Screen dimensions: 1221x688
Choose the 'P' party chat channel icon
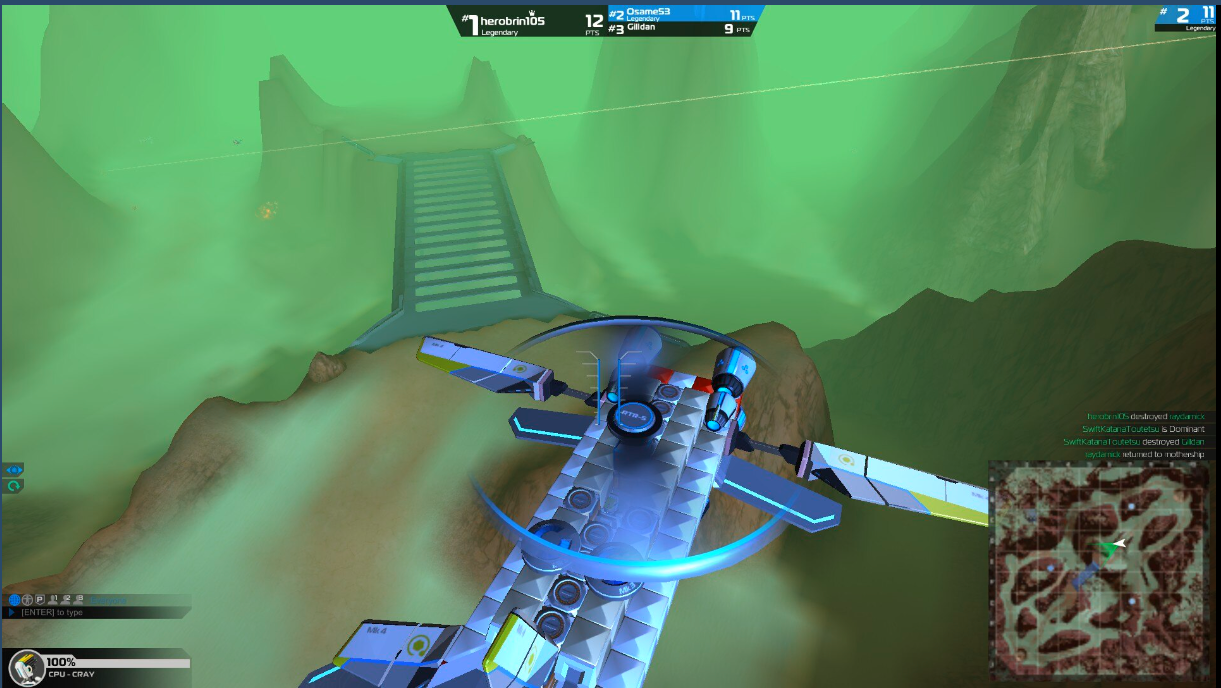coord(40,600)
